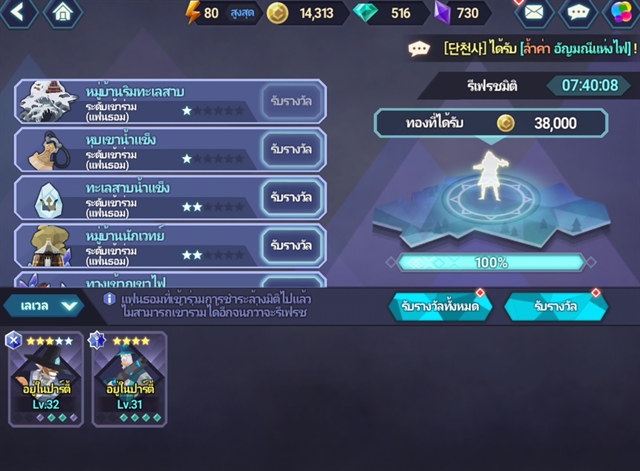Select the ทะเลสาบน้ำแข็ง expedition row
640x471 pixels.
point(140,197)
